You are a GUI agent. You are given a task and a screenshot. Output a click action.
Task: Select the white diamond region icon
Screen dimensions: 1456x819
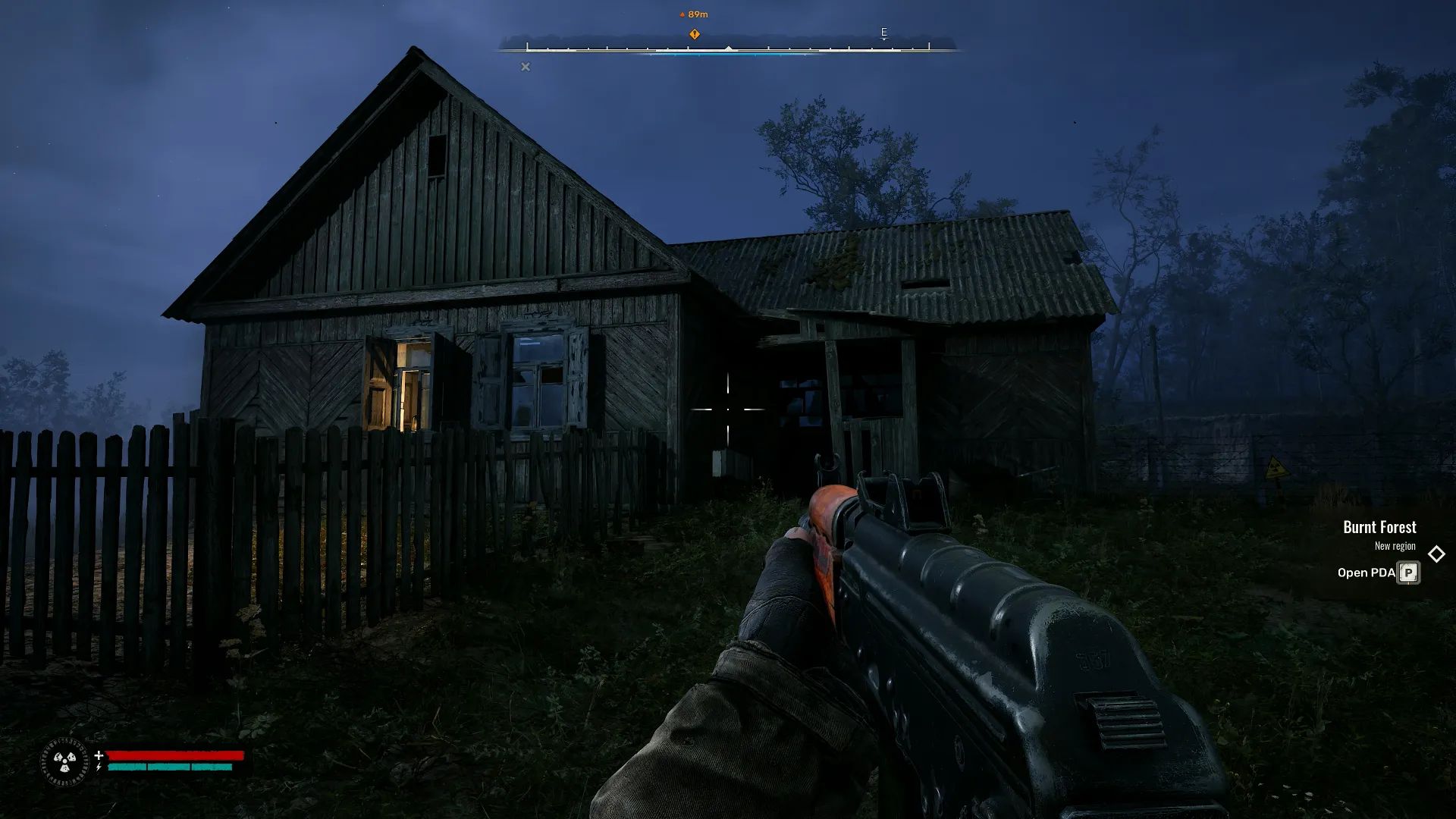pyautogui.click(x=1435, y=554)
